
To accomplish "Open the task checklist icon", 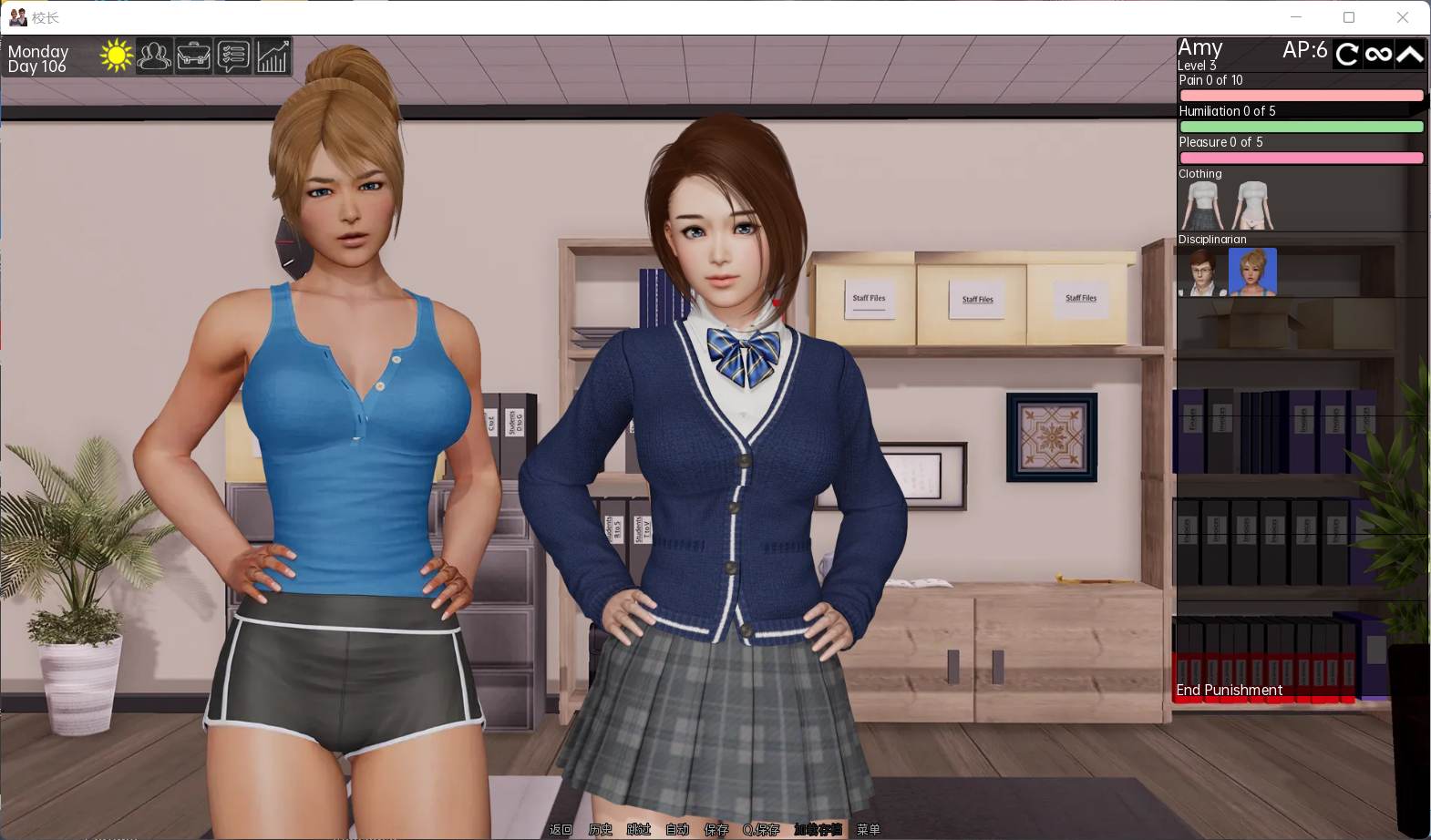I will [232, 56].
